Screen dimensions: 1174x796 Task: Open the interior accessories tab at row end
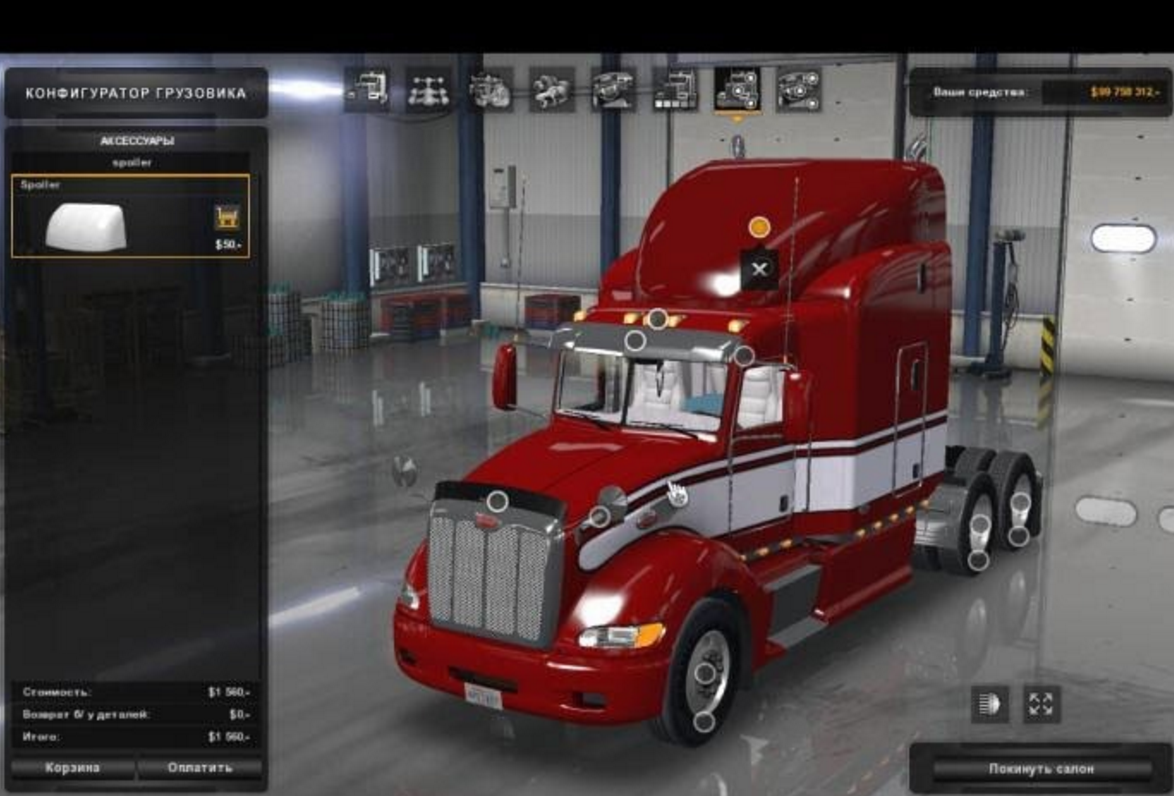click(x=798, y=90)
